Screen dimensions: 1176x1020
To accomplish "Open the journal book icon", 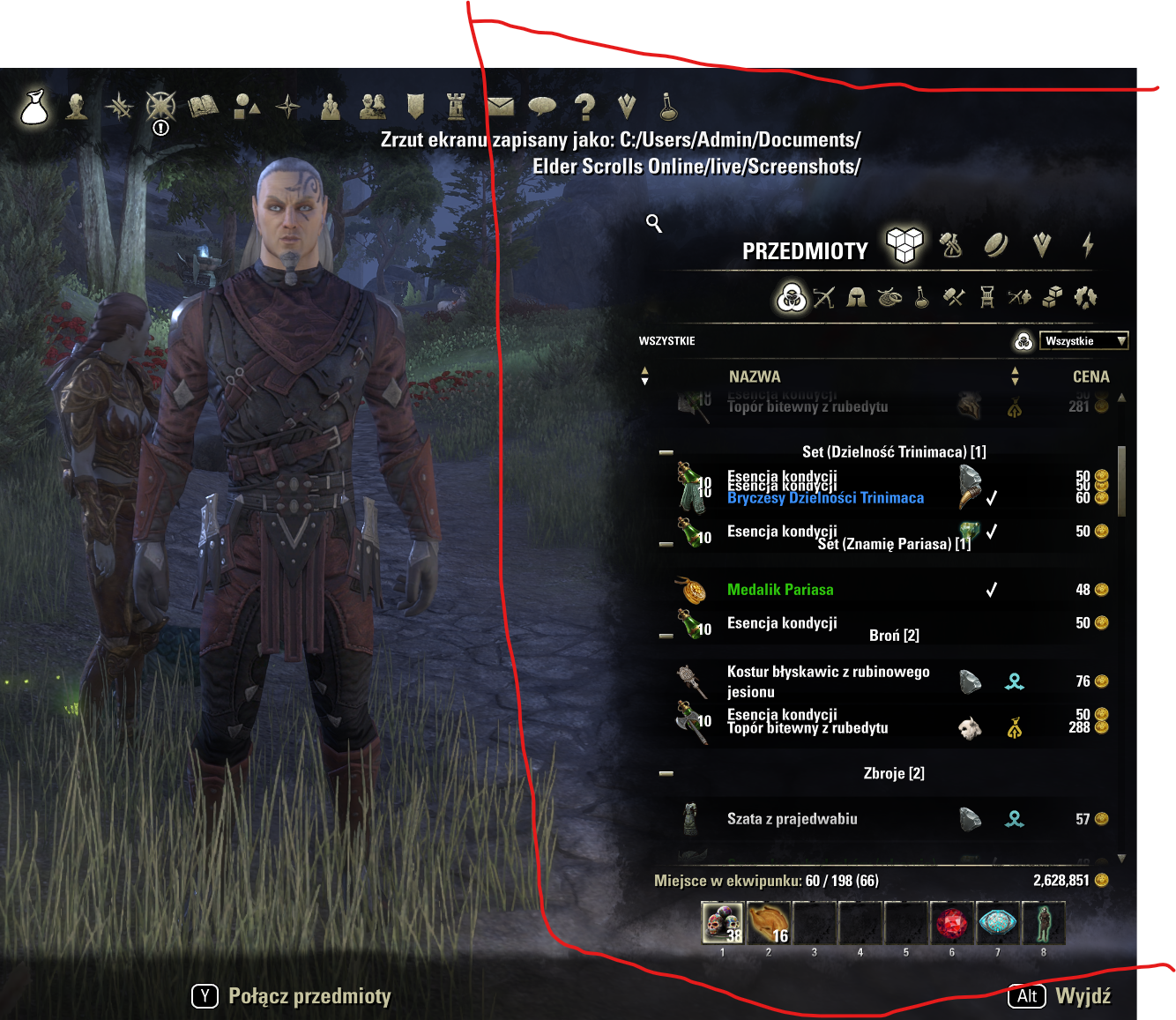I will pyautogui.click(x=203, y=107).
